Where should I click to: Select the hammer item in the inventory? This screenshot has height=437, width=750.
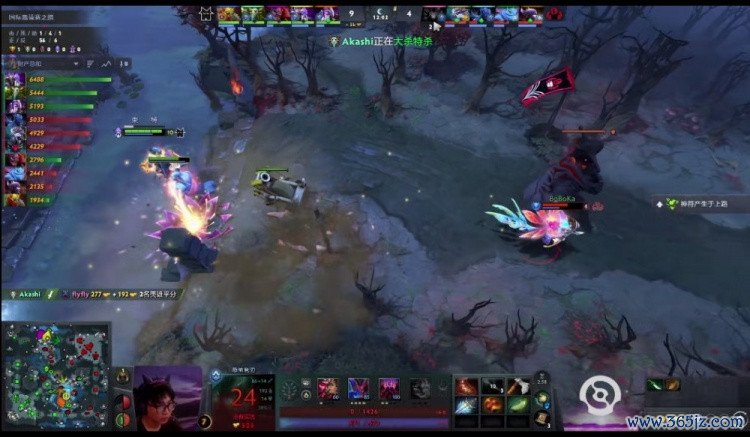pyautogui.click(x=517, y=386)
